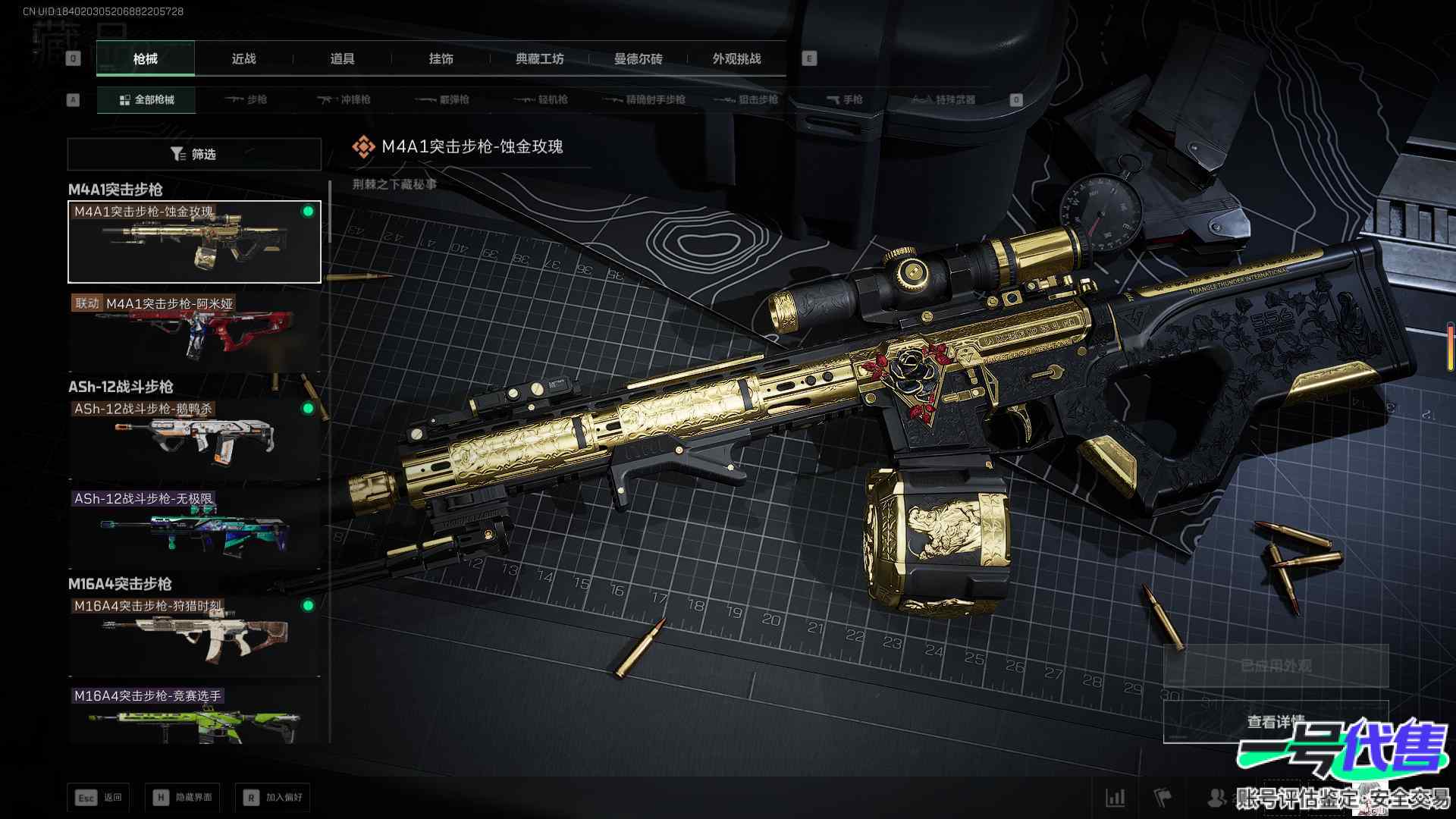This screenshot has width=1456, height=819.
Task: Open the 筛选 filter button
Action: [194, 154]
